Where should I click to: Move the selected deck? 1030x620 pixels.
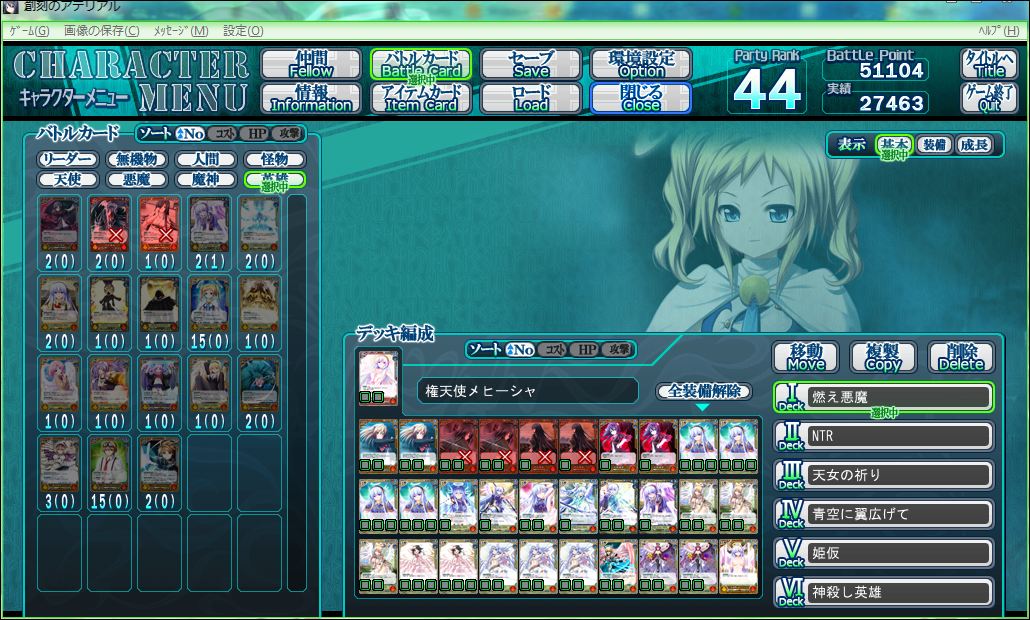[806, 357]
